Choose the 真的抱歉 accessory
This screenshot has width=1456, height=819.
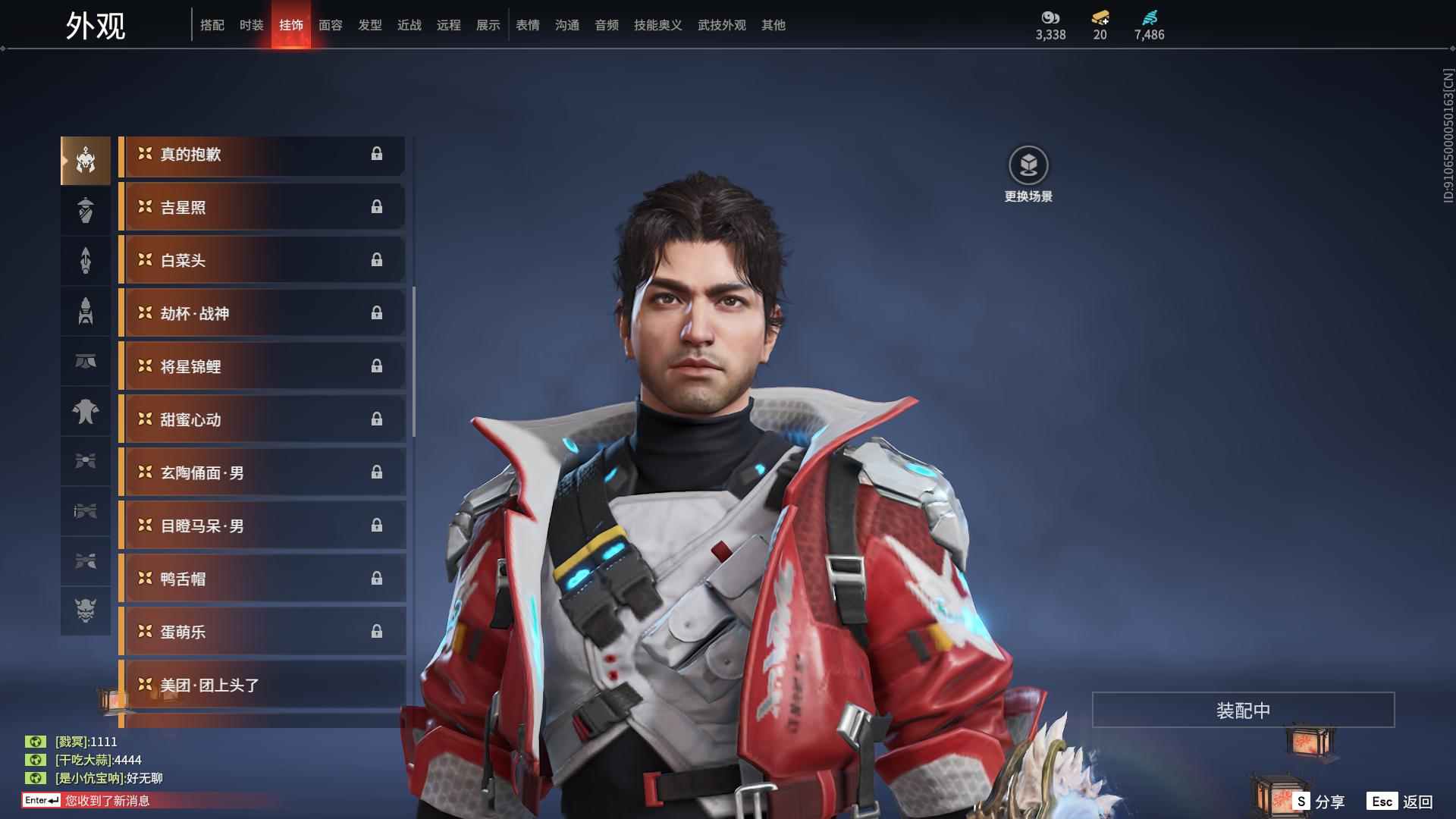pos(262,155)
